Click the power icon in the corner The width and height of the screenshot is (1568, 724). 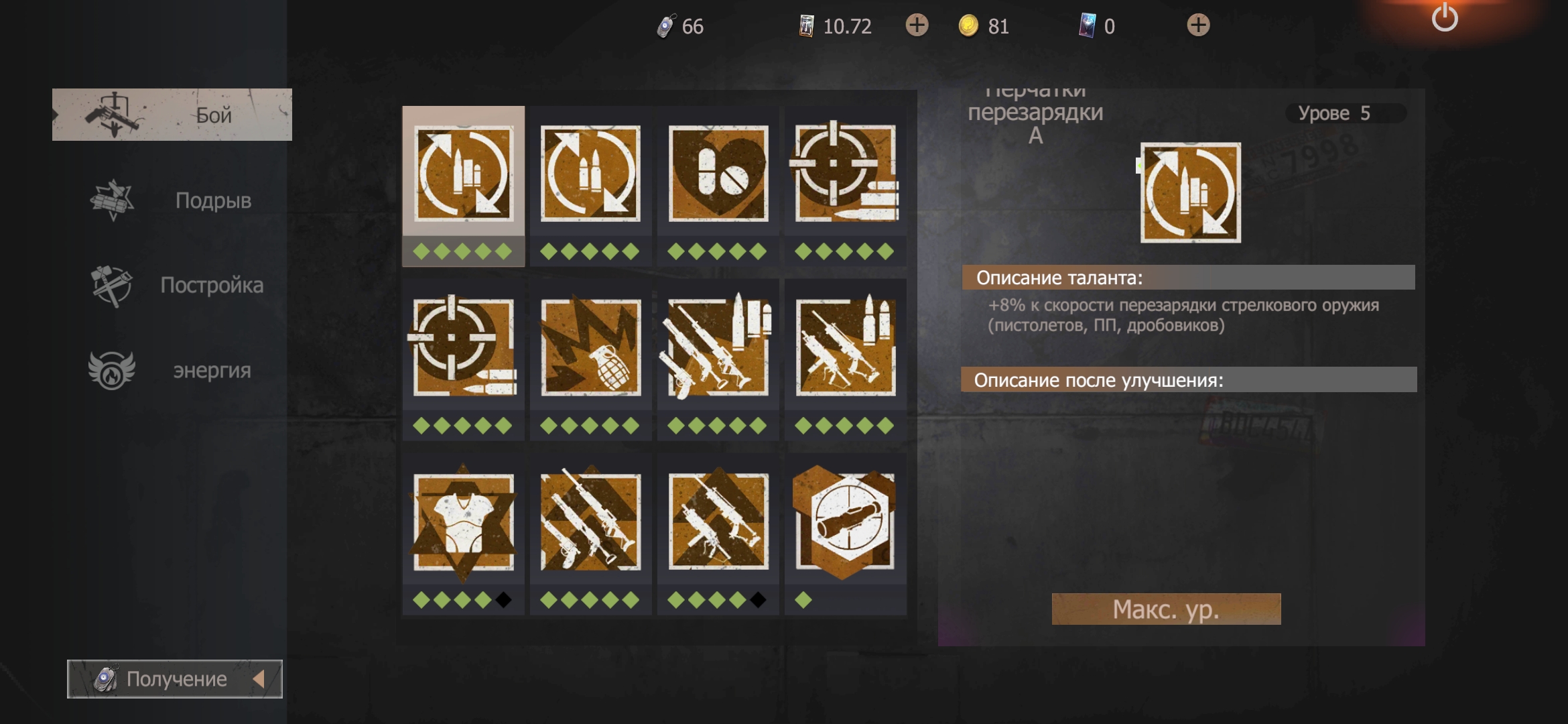coord(1445,18)
